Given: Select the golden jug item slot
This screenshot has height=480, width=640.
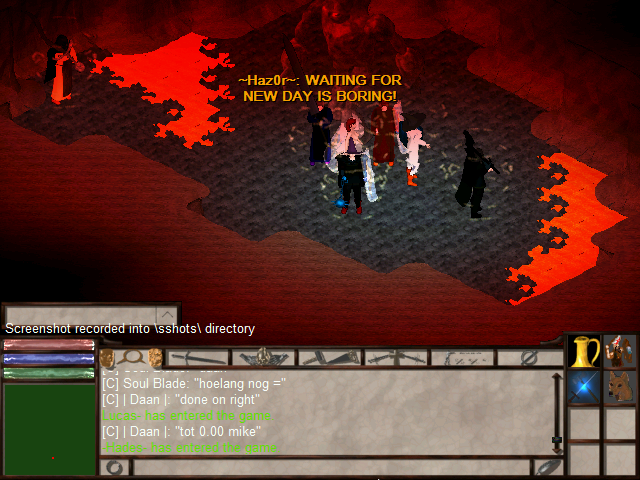Looking at the screenshot, I should 584,352.
